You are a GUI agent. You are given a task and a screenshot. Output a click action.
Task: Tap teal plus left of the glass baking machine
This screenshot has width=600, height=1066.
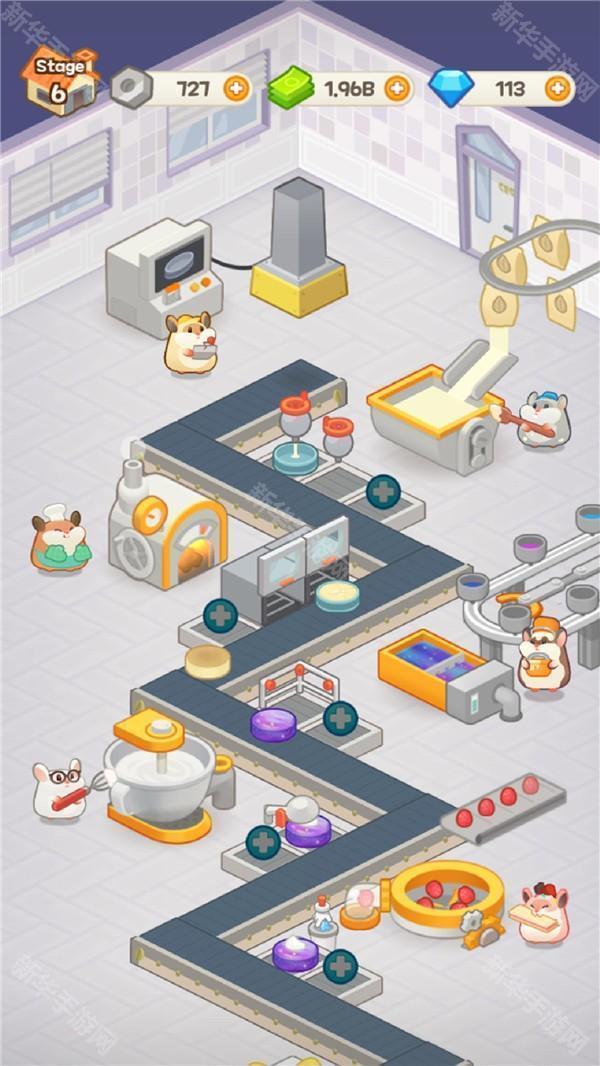coord(221,615)
